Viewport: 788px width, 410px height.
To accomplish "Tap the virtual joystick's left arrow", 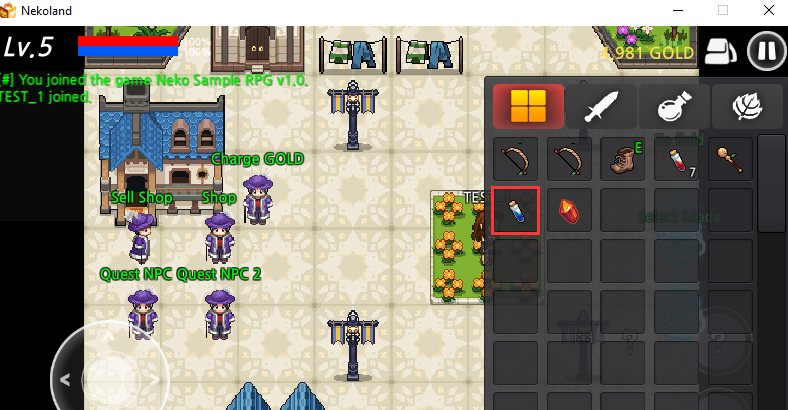I will tap(65, 380).
